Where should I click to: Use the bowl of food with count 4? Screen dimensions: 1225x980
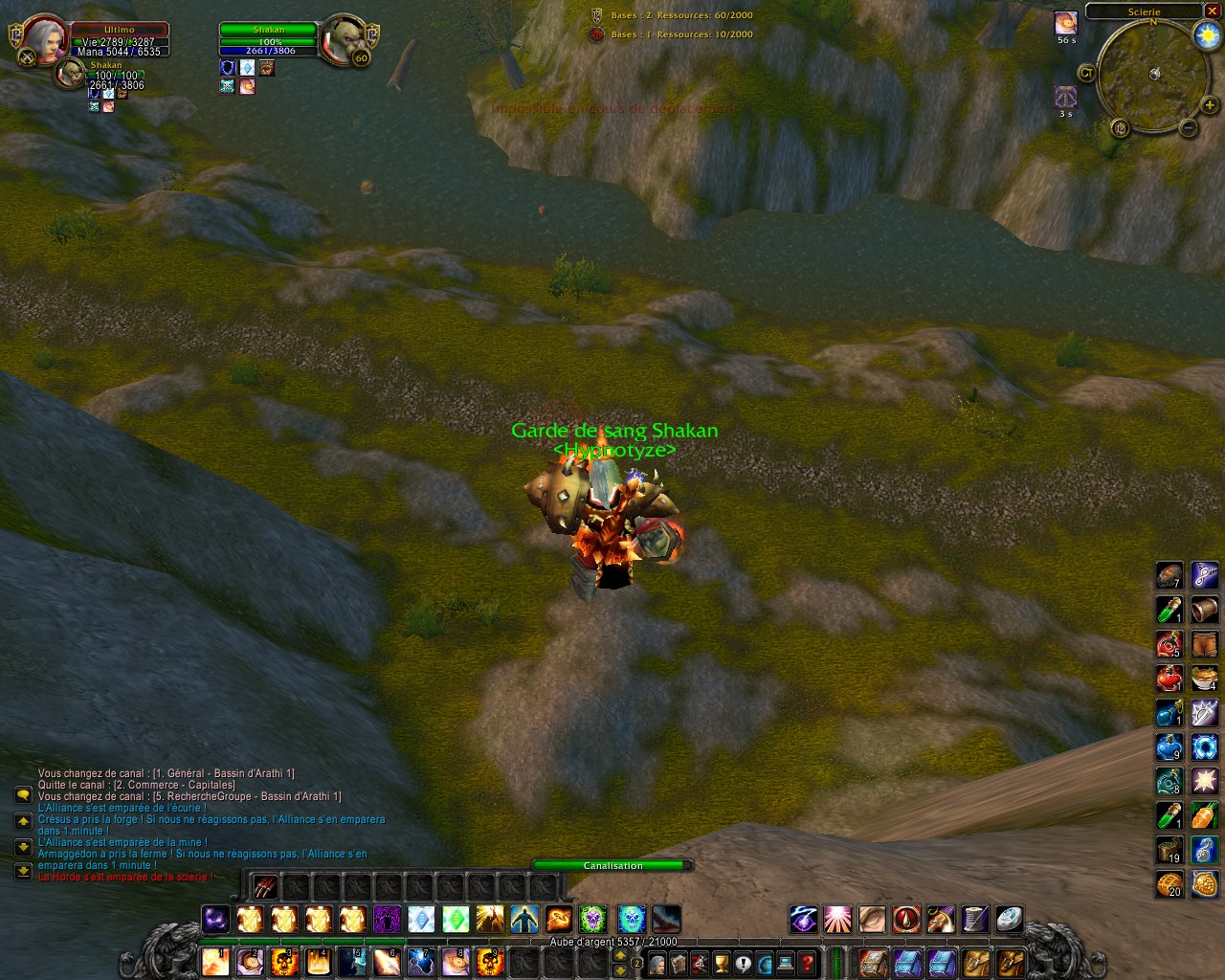(1204, 679)
